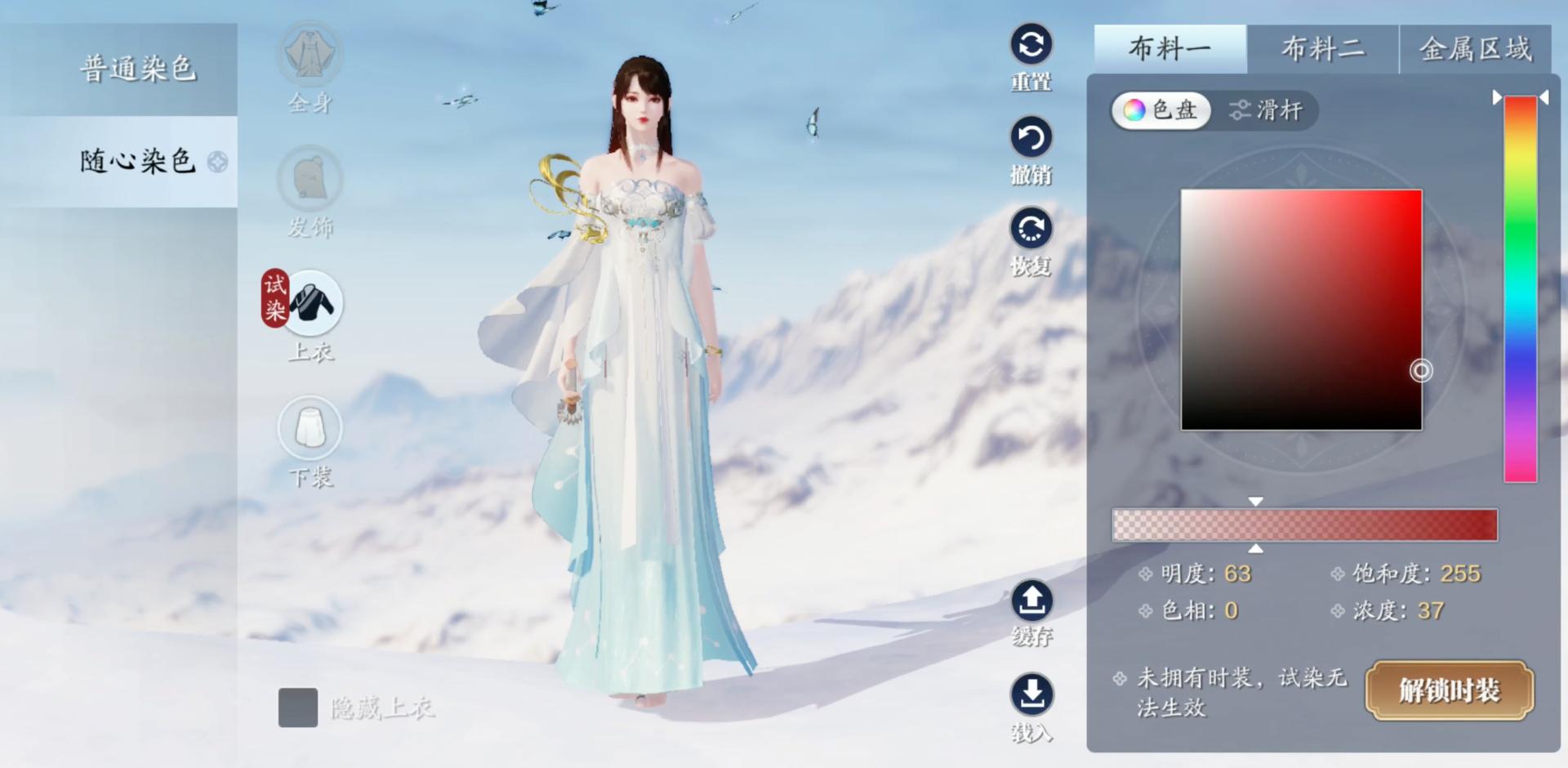Pick a shade in the red color square
This screenshot has height=768, width=1568.
(1301, 310)
